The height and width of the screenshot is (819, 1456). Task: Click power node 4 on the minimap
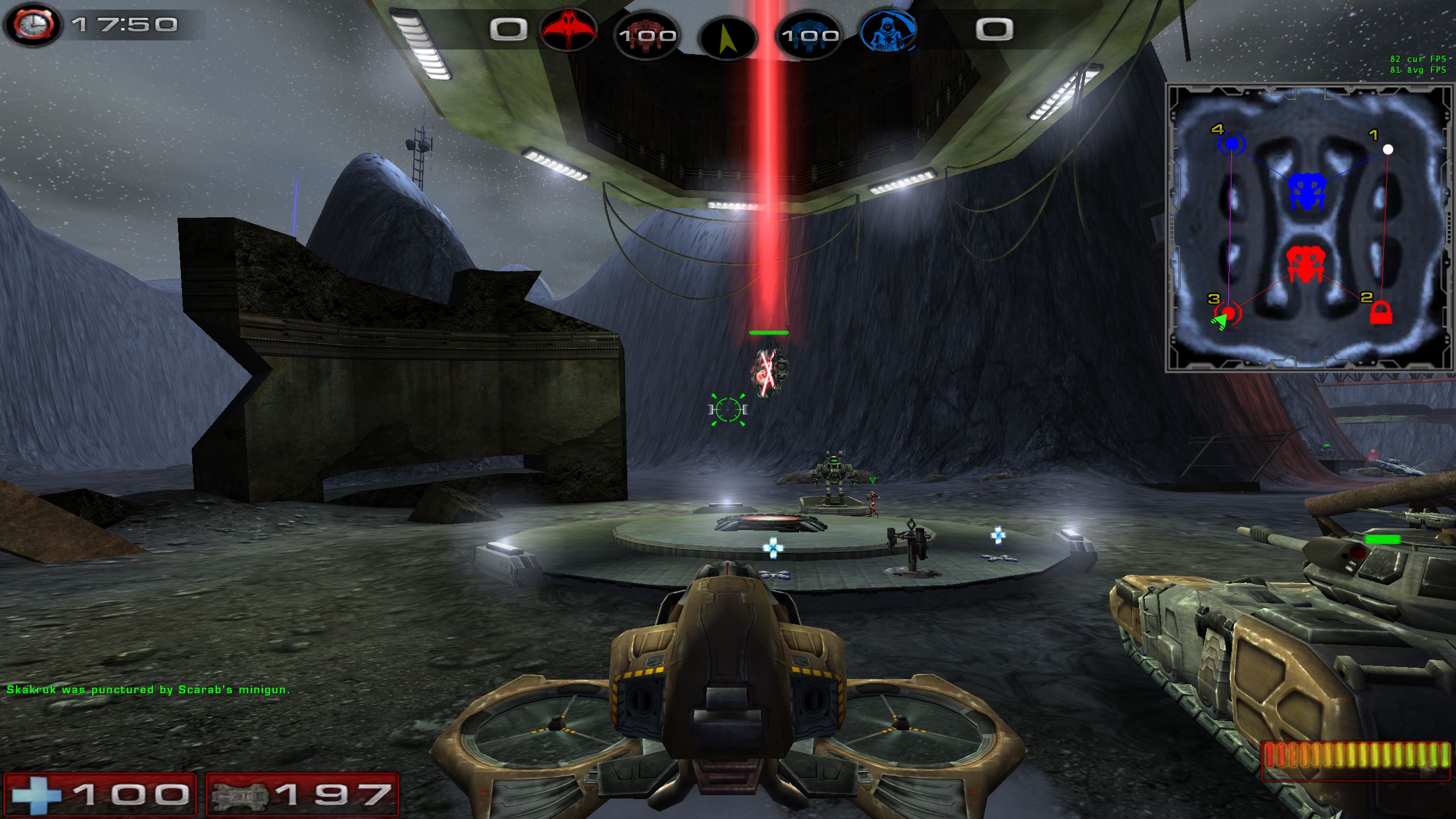pyautogui.click(x=1231, y=144)
